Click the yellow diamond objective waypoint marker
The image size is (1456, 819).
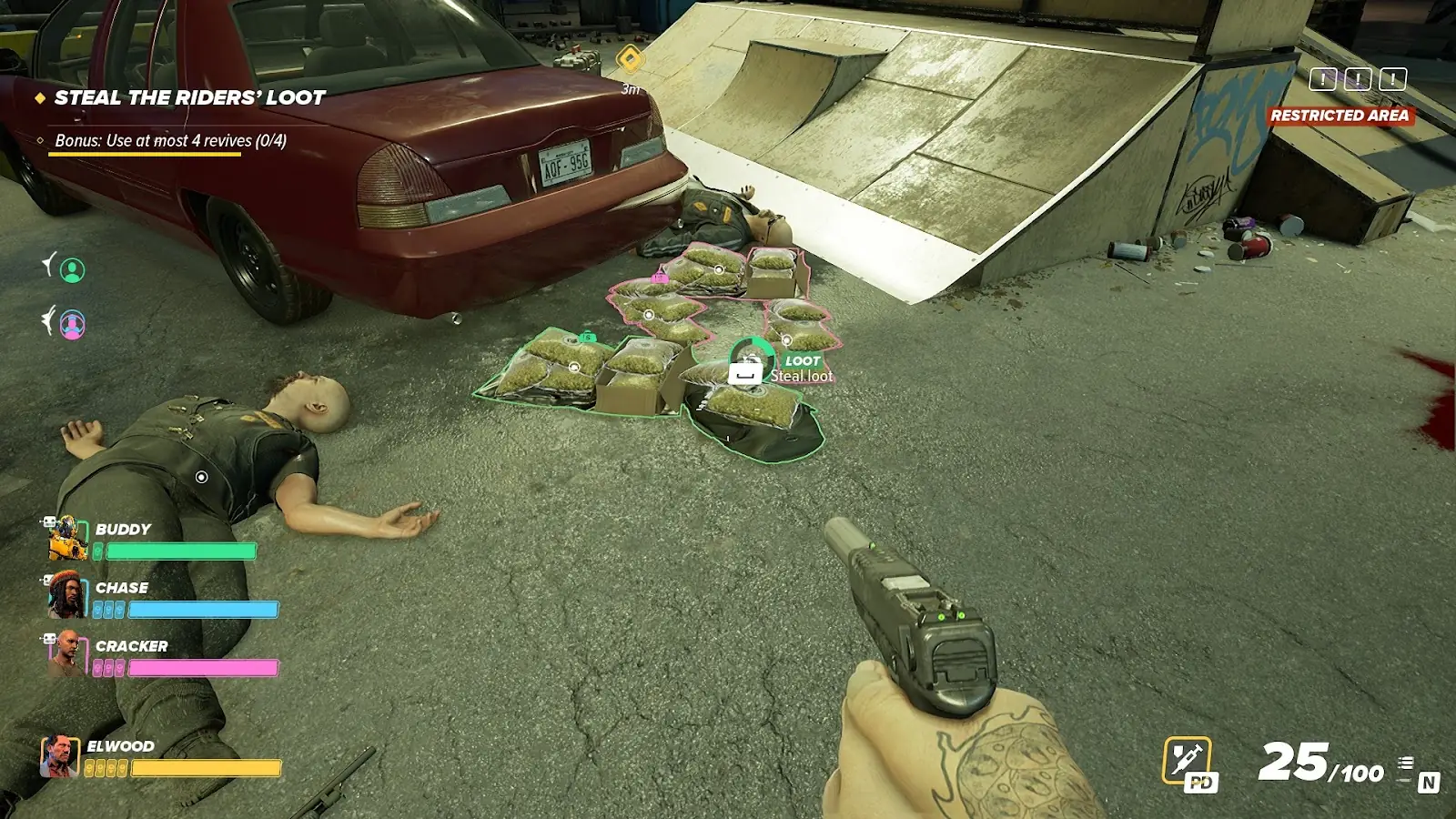coord(630,60)
